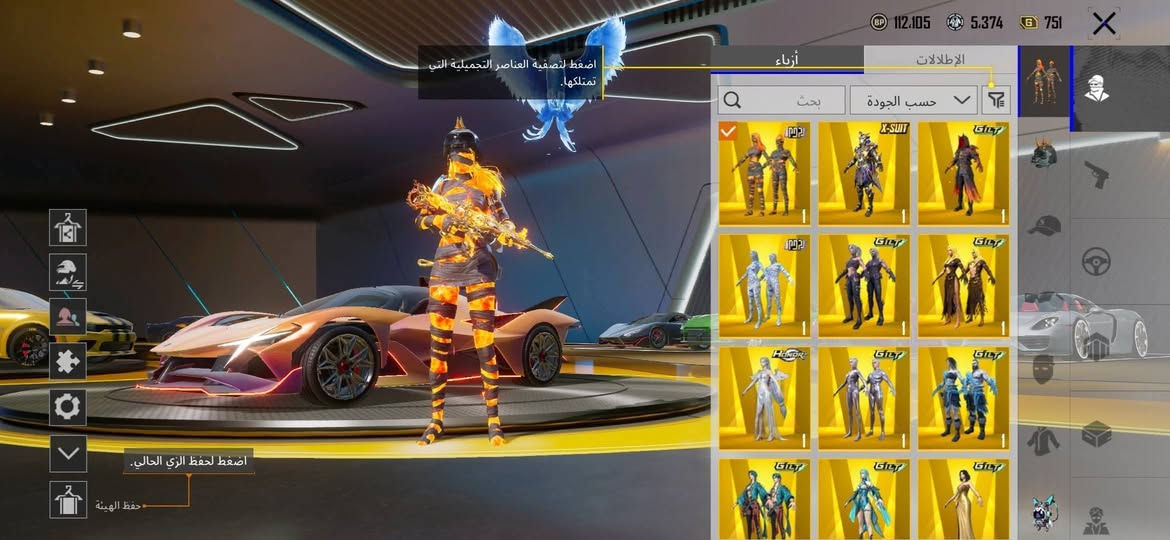Select the helmet category icon
1170x540 pixels.
click(1044, 155)
